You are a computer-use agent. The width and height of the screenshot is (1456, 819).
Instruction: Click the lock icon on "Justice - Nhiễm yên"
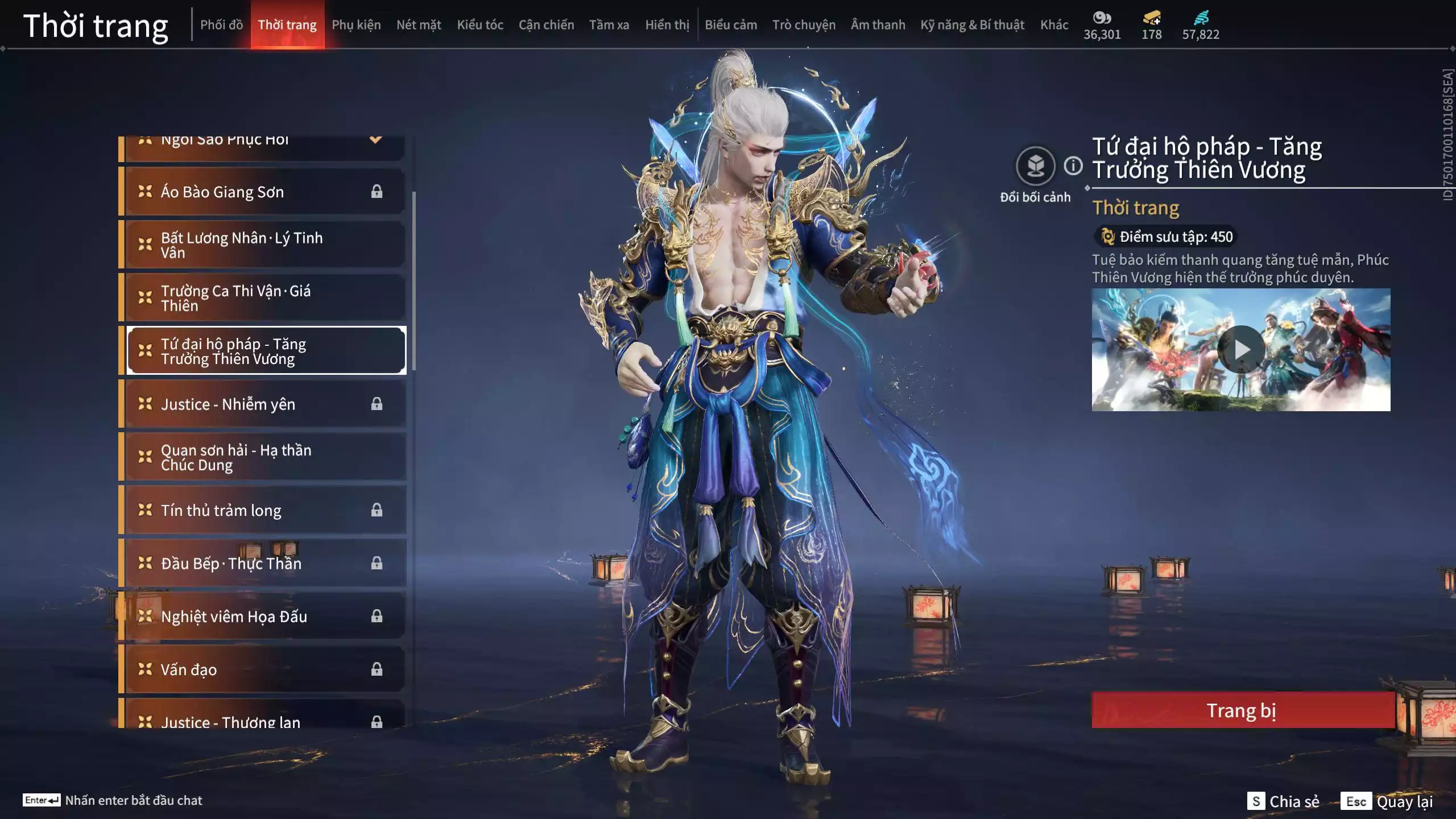coord(377,404)
